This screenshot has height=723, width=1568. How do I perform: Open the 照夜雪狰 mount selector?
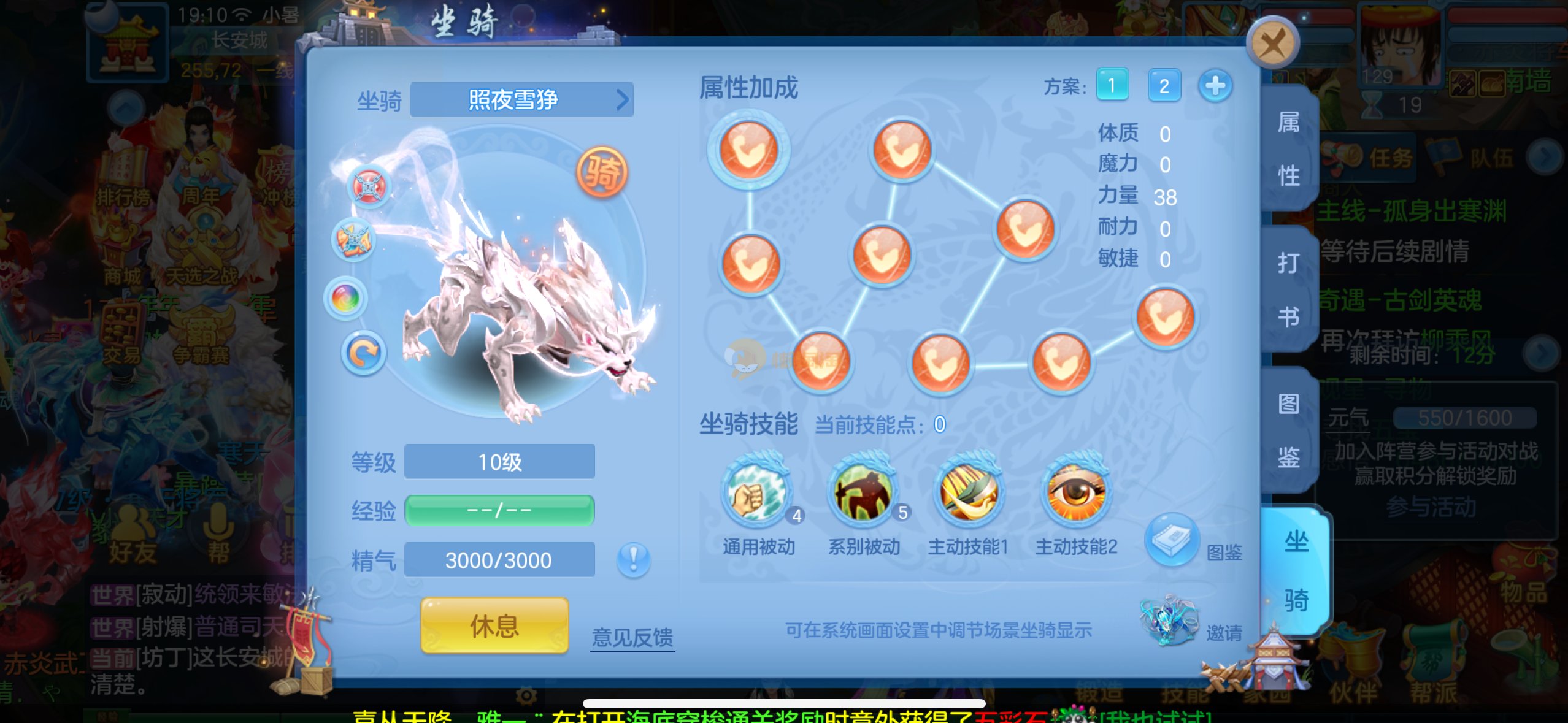(521, 99)
